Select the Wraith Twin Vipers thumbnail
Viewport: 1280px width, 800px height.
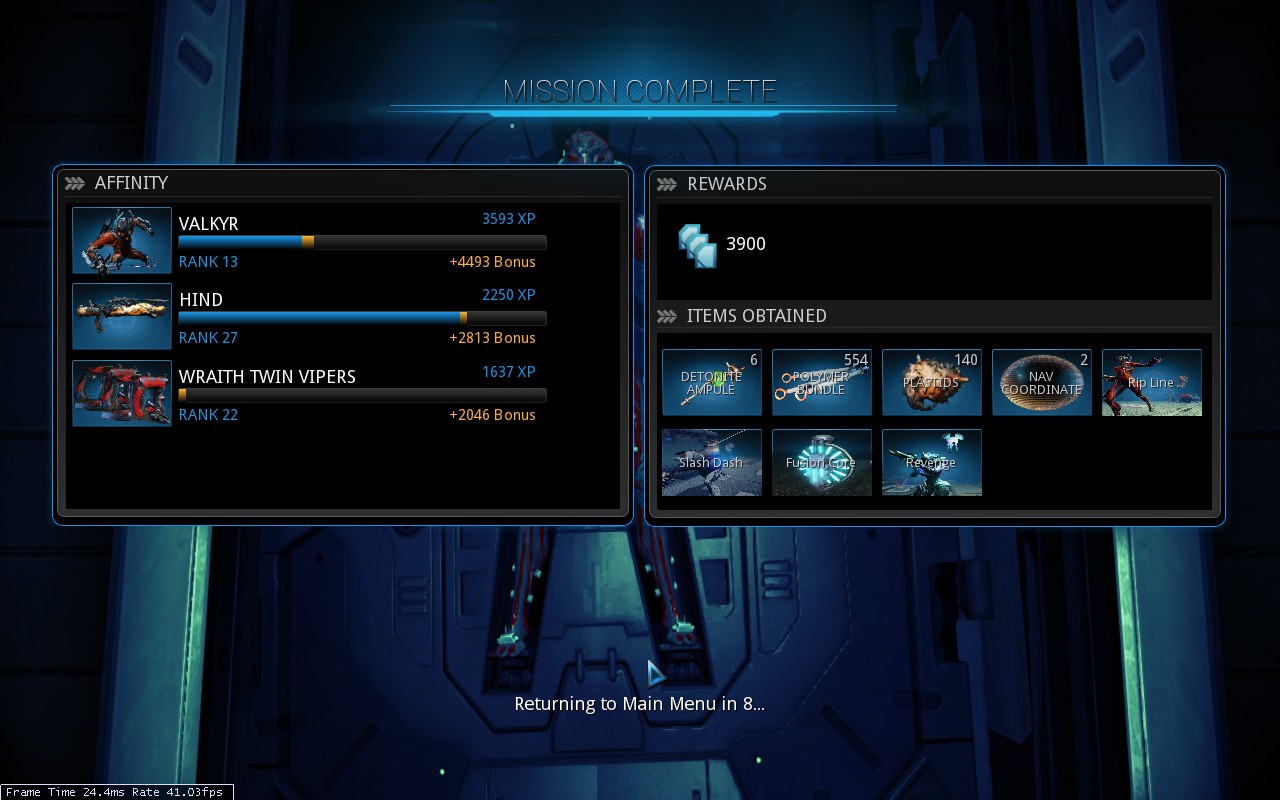click(122, 393)
